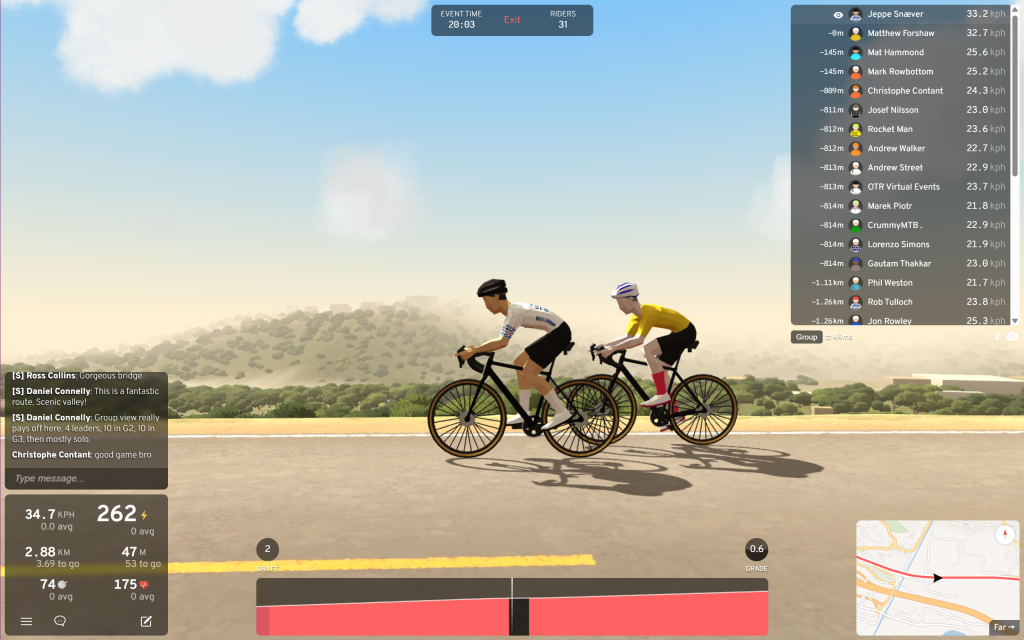Toggle the spectator eye icon below rider list

click(x=1012, y=337)
